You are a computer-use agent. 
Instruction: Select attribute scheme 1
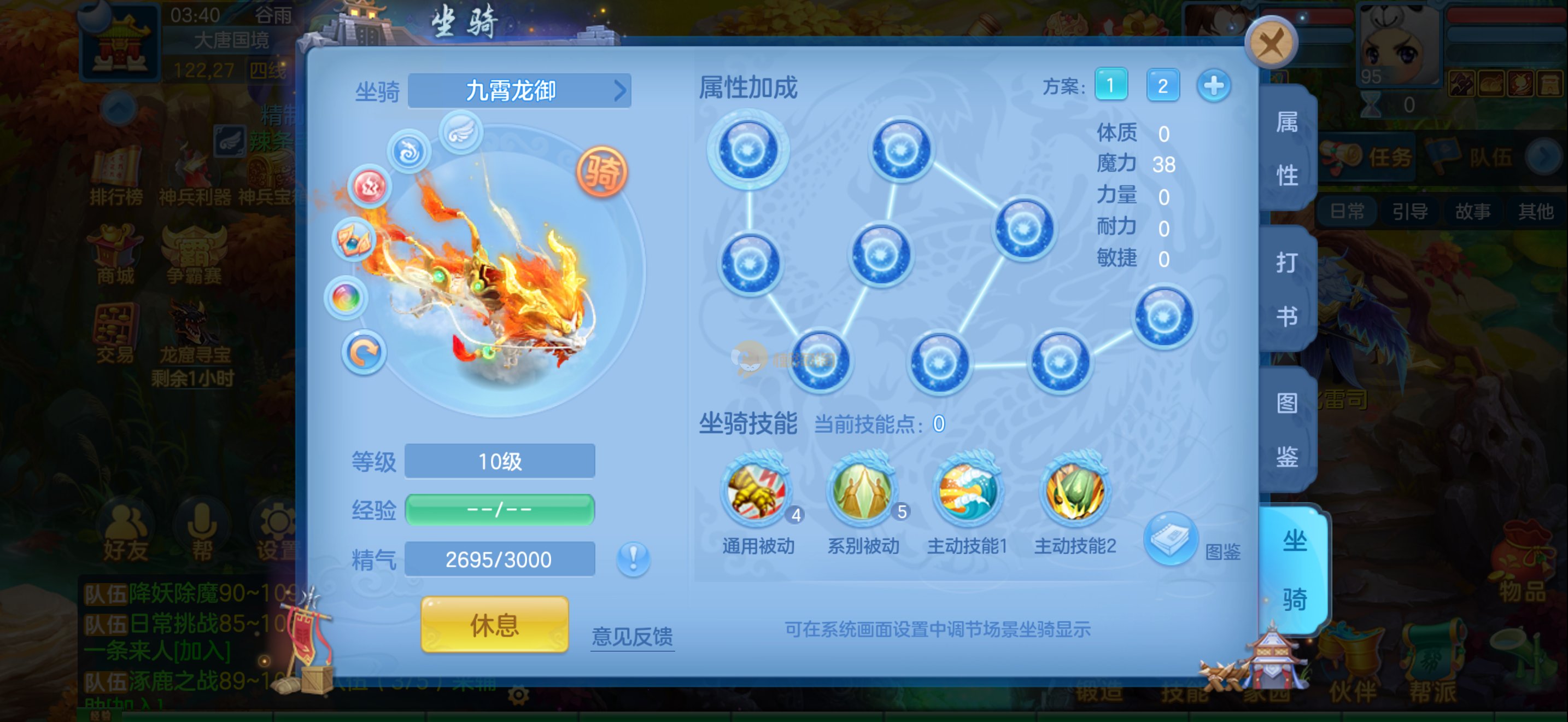coord(1110,85)
